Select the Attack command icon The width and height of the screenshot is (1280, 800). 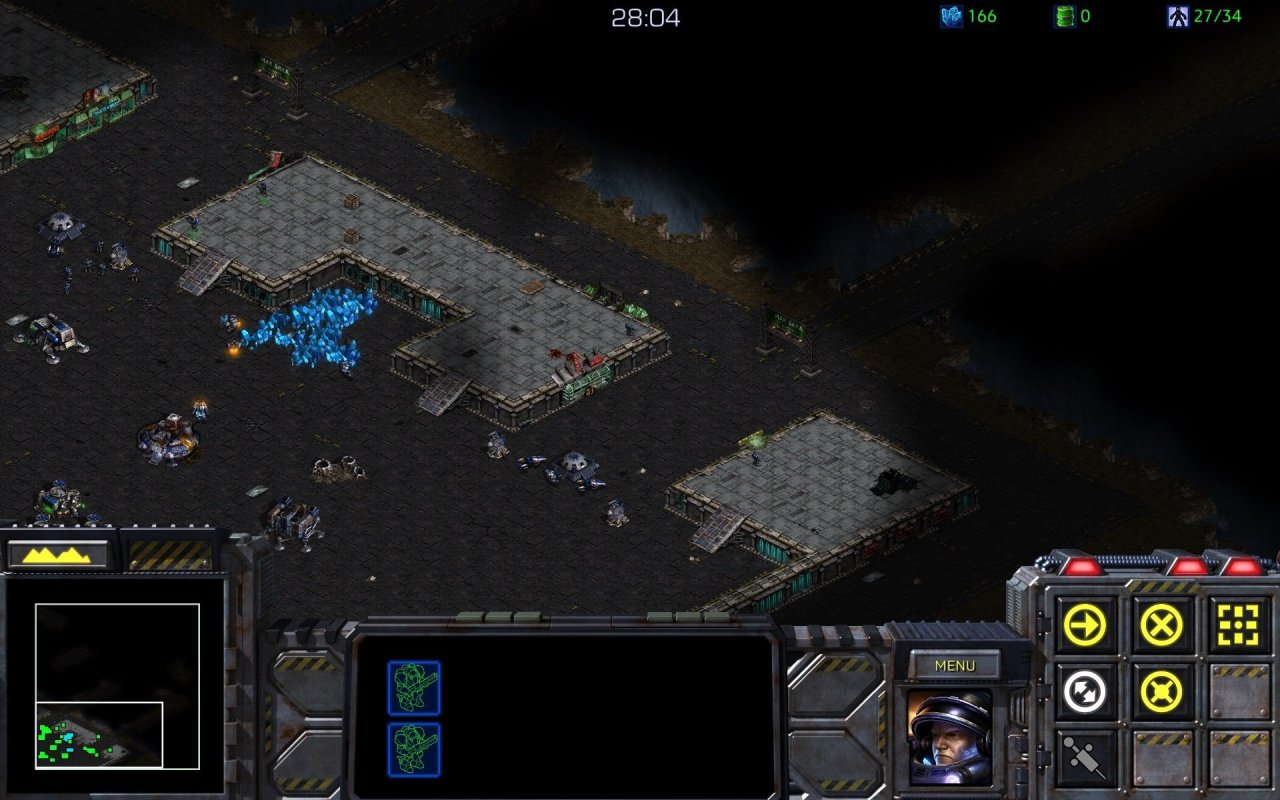[x=1237, y=624]
